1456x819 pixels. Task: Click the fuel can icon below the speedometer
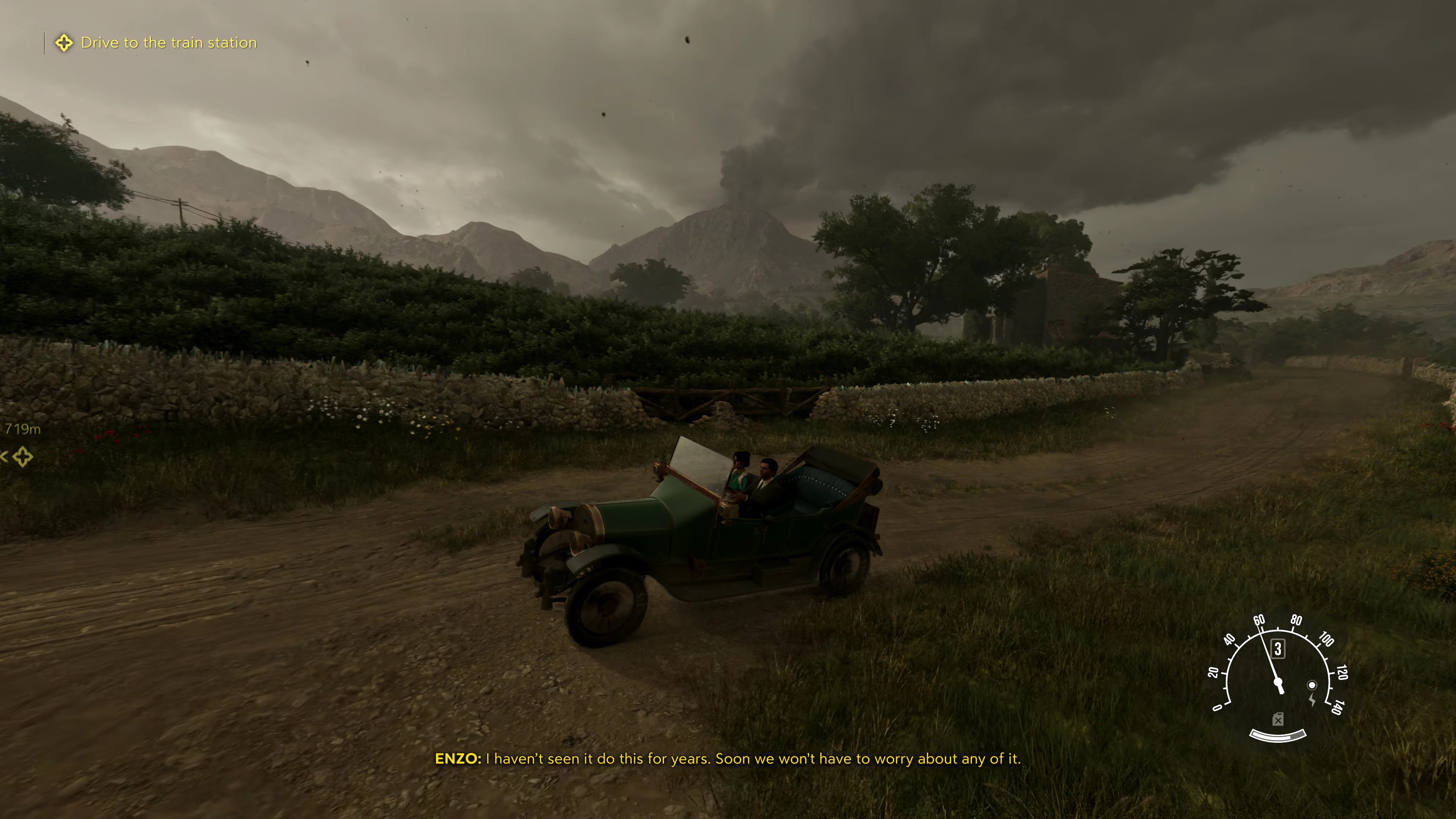tap(1277, 720)
